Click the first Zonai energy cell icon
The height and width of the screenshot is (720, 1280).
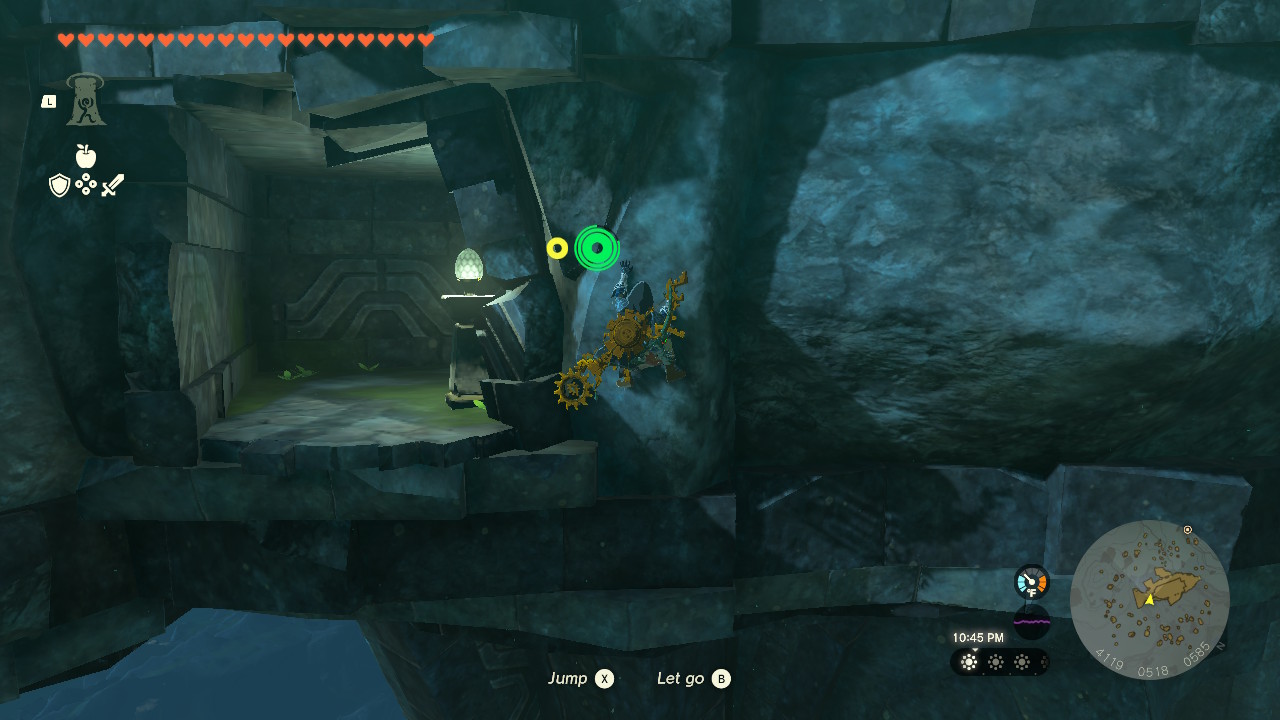click(x=968, y=662)
